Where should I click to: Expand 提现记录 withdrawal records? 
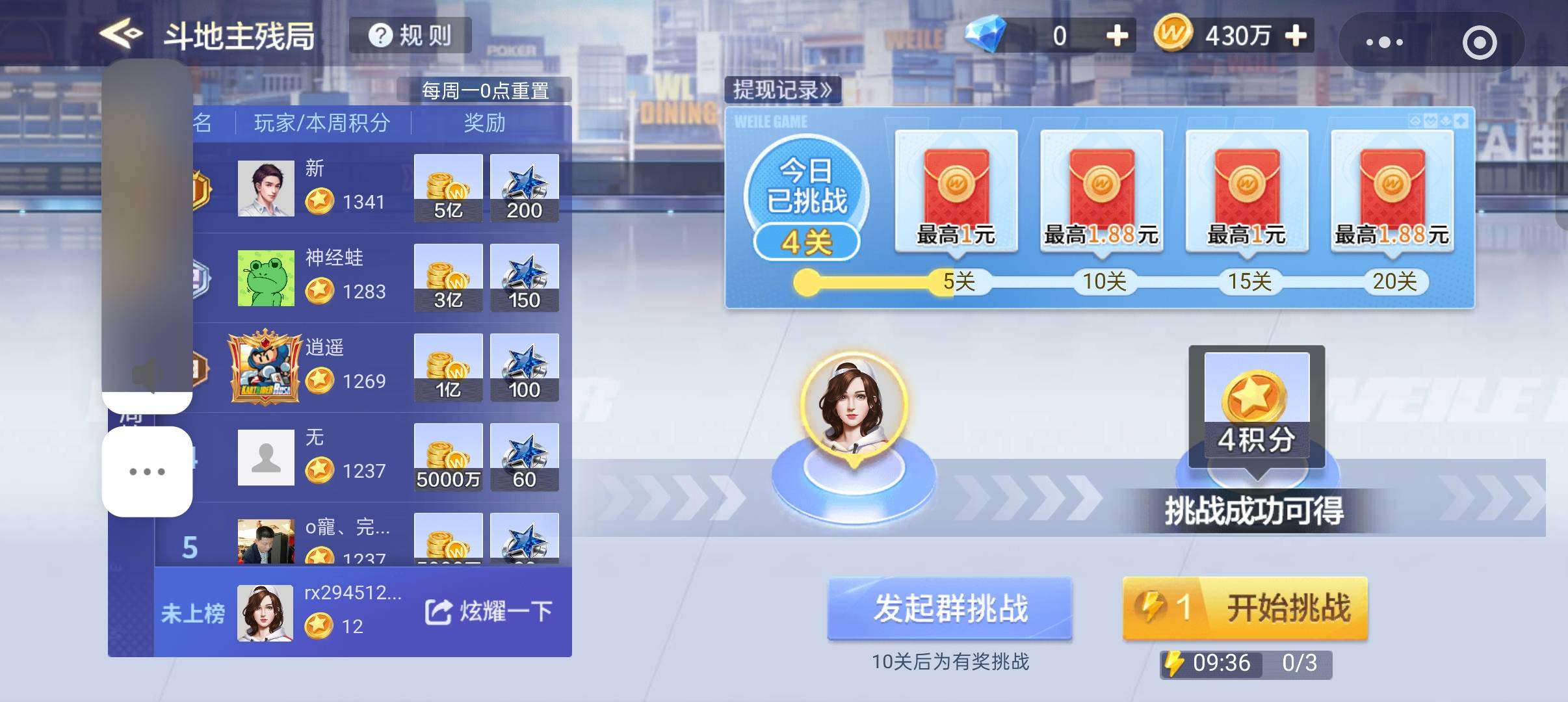pyautogui.click(x=780, y=90)
